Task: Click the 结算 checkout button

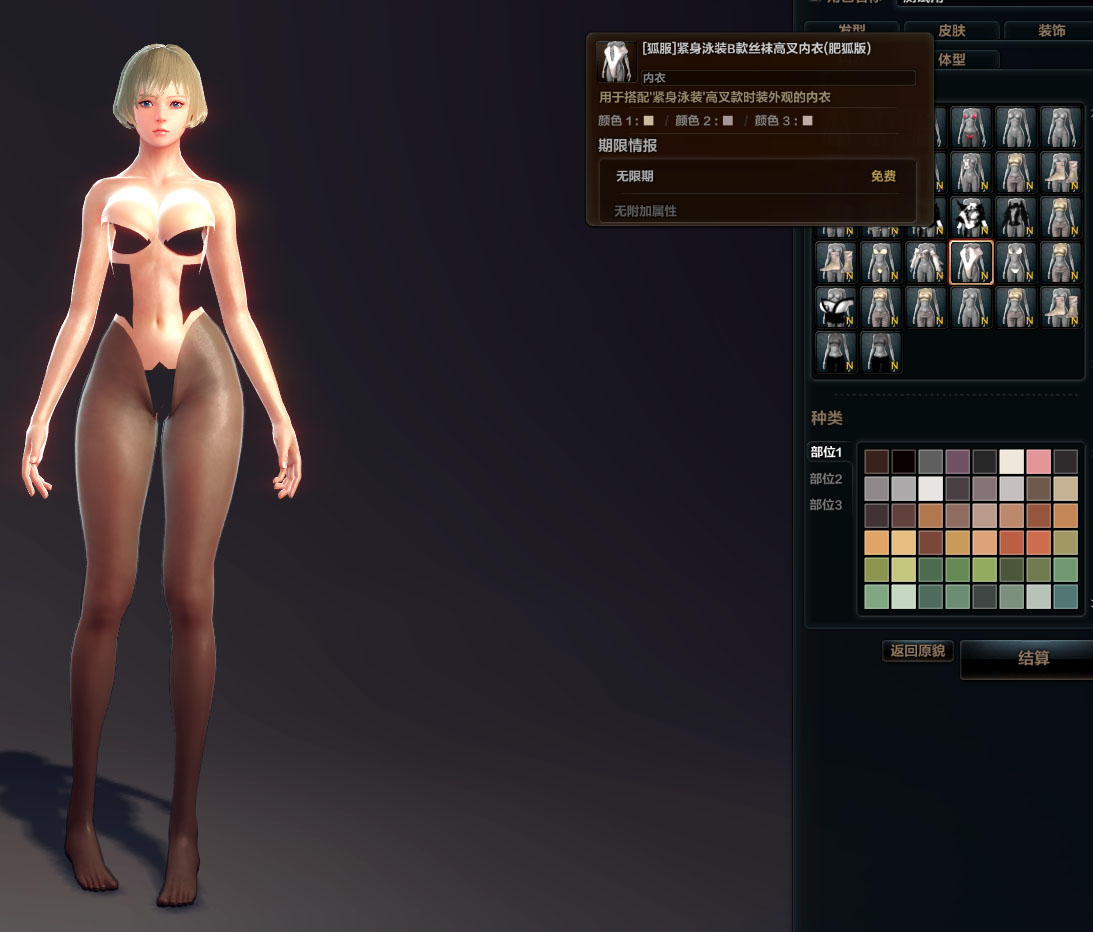Action: coord(1033,658)
